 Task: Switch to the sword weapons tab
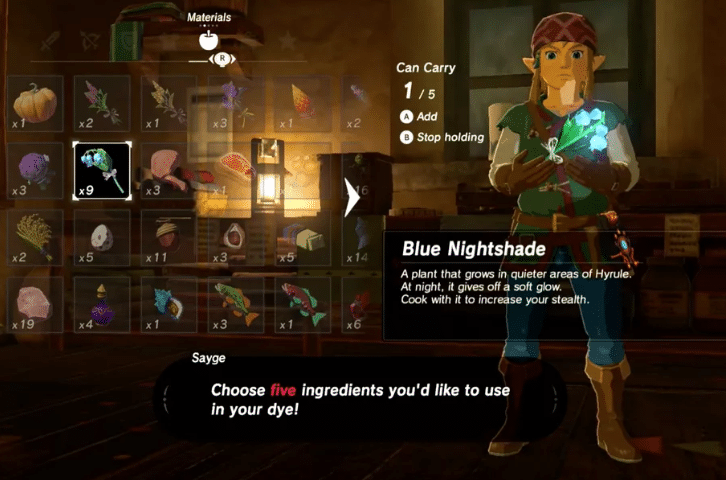50,40
